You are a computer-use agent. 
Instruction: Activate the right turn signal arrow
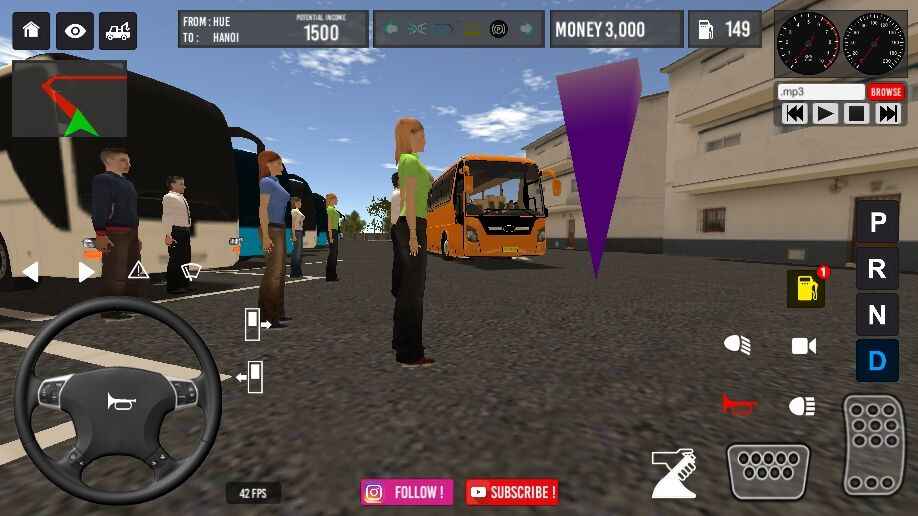86,271
